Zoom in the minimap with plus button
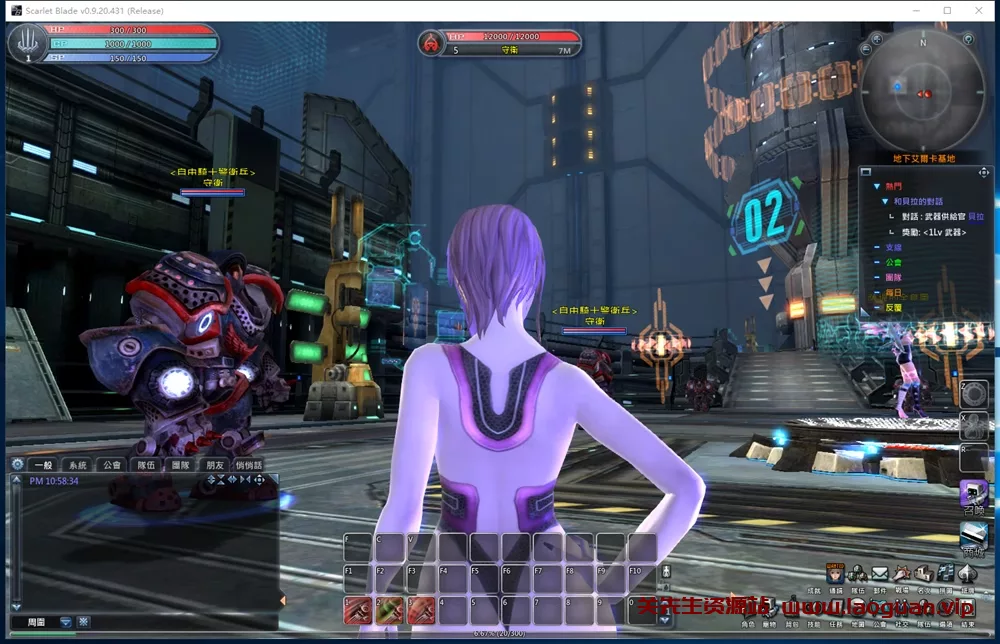The width and height of the screenshot is (1000, 644). pyautogui.click(x=876, y=39)
